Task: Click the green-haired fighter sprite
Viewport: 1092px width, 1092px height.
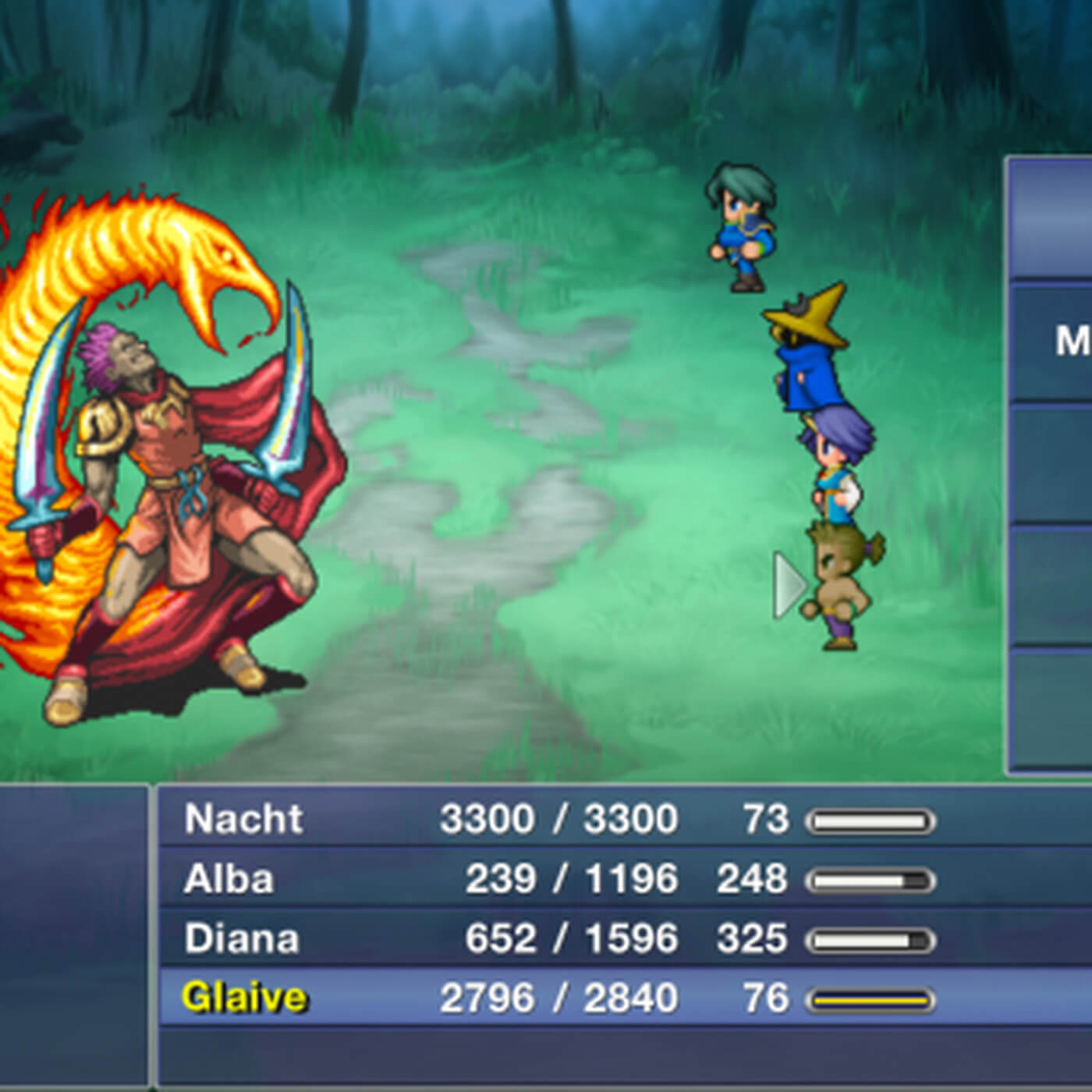Action: coord(741,226)
